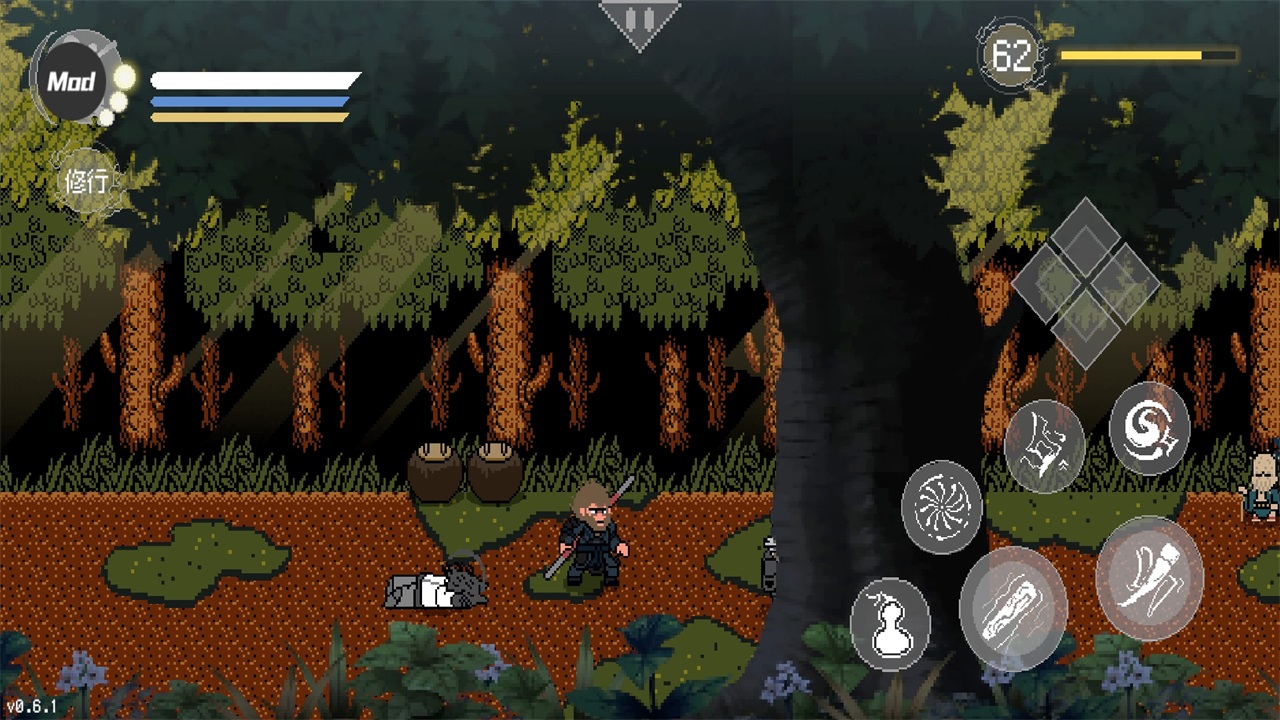This screenshot has height=720, width=1280.
Task: Open the 修行 cultivation menu
Action: (88, 182)
